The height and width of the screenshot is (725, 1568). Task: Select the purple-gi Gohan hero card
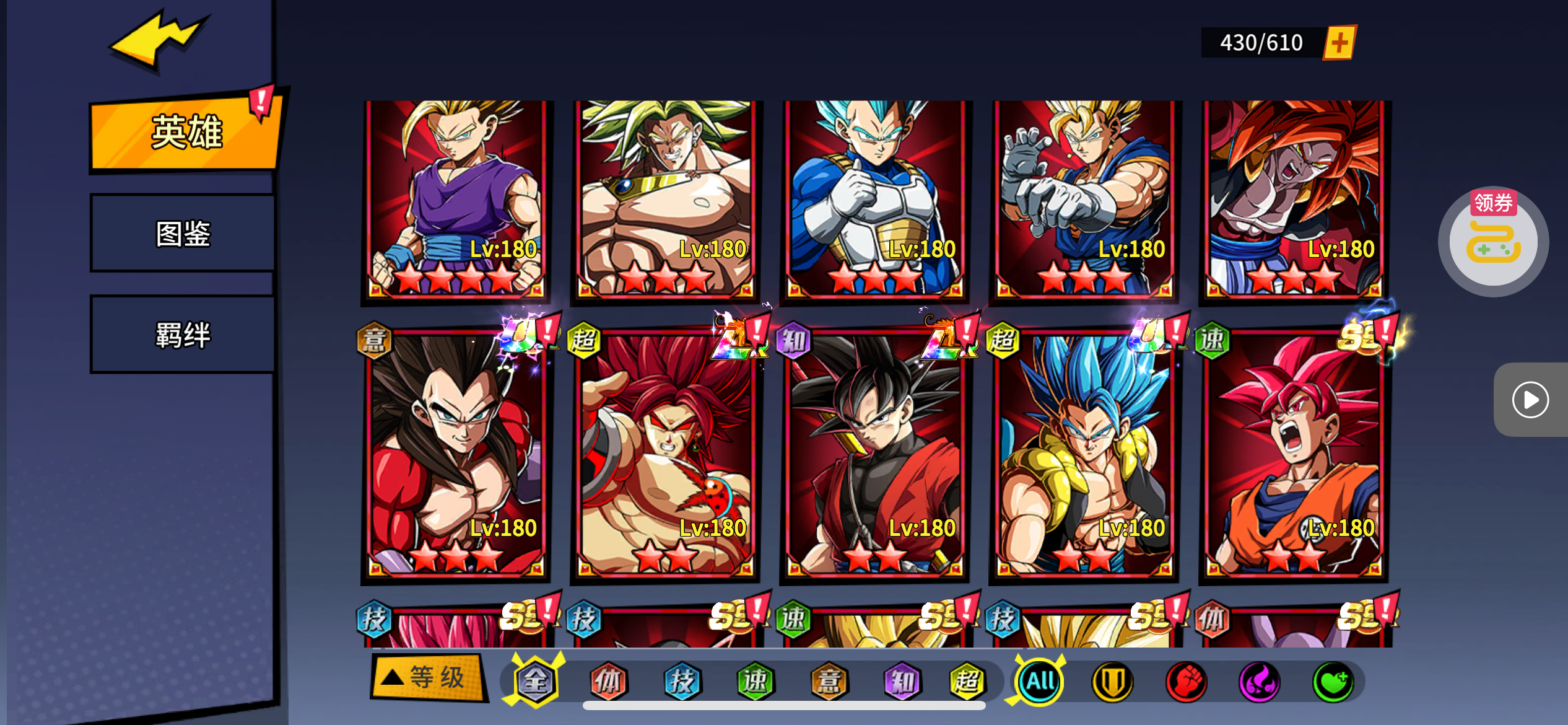[456, 198]
